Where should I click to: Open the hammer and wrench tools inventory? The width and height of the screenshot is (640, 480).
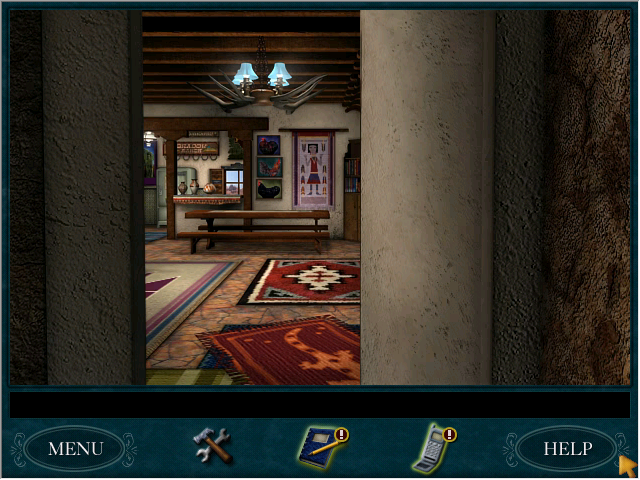click(212, 445)
